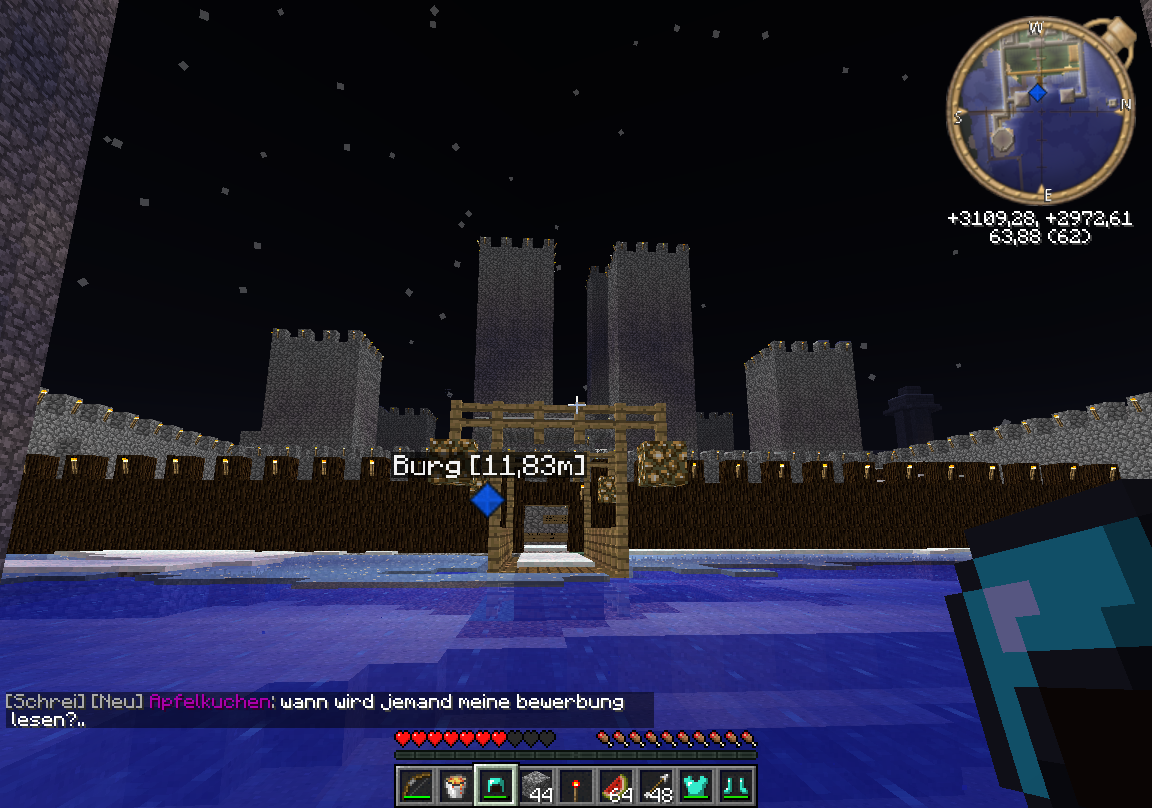Click Apfelkuchen's name in chat
This screenshot has height=808, width=1152.
(208, 702)
